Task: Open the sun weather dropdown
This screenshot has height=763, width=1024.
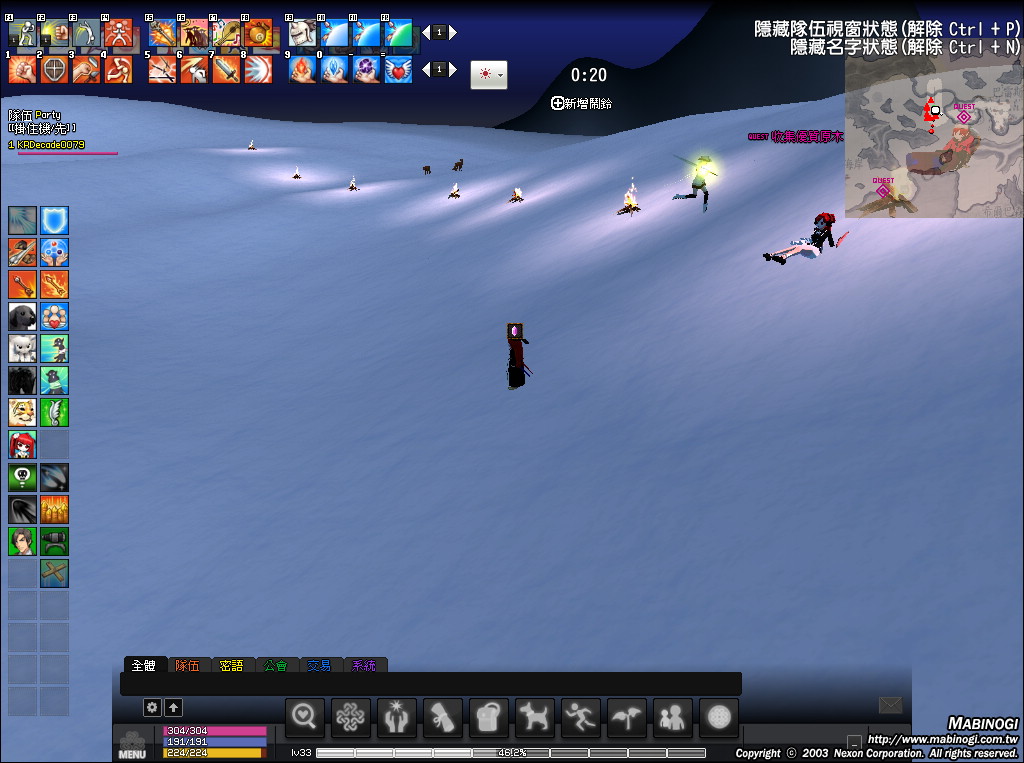Action: [x=489, y=75]
